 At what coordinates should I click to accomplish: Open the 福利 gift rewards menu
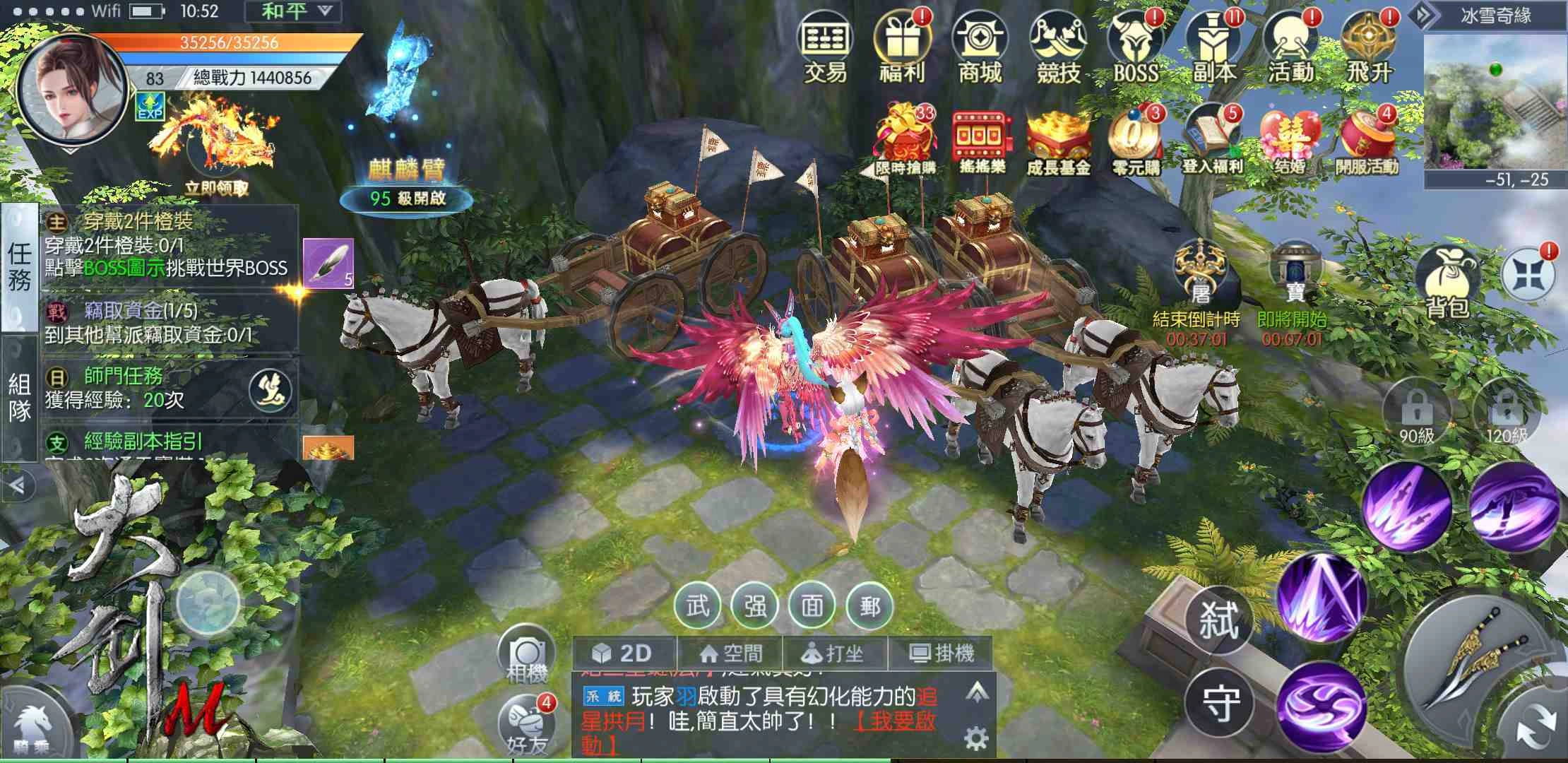pos(902,47)
